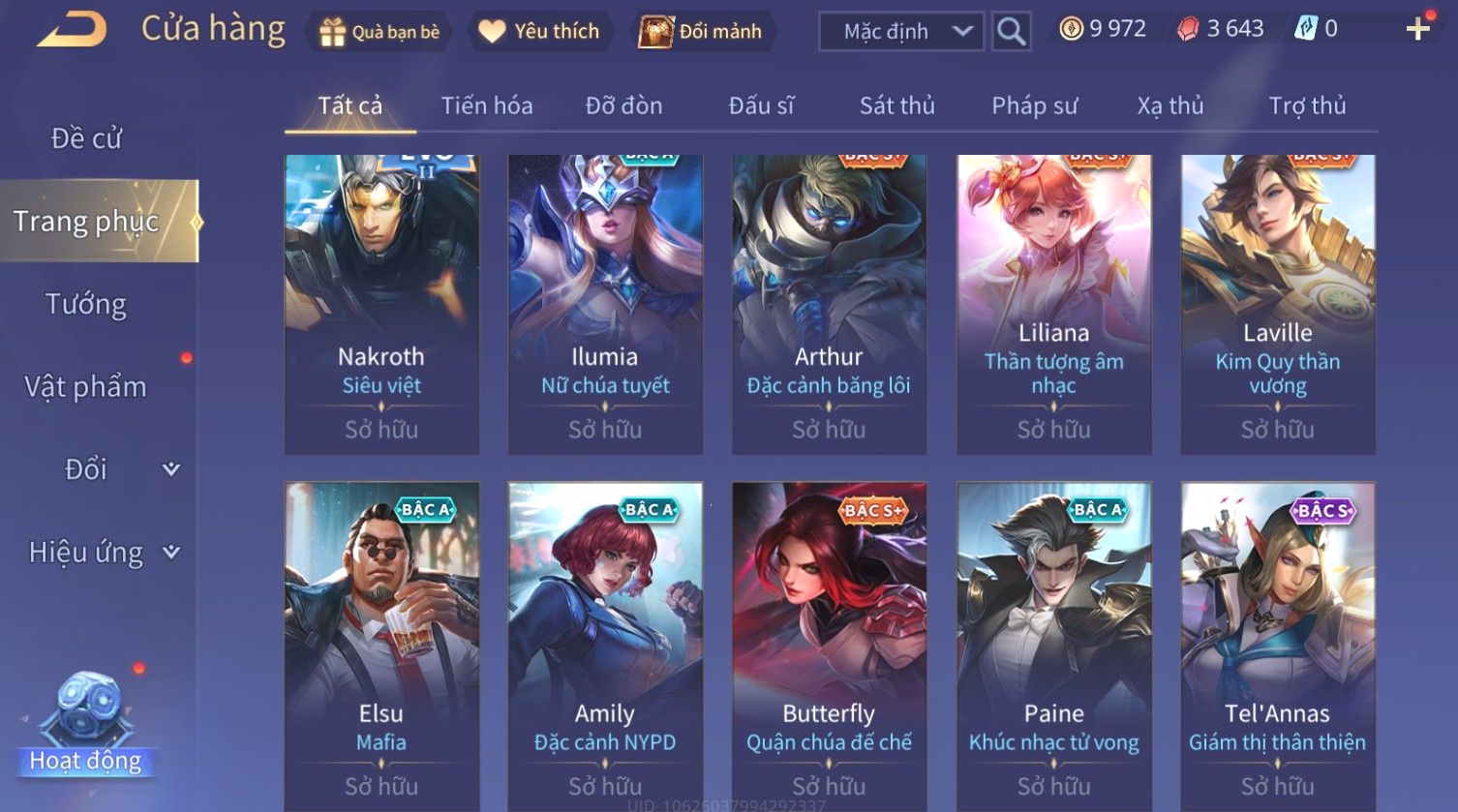
Task: Expand the Mặc định sort dropdown
Action: click(x=901, y=32)
